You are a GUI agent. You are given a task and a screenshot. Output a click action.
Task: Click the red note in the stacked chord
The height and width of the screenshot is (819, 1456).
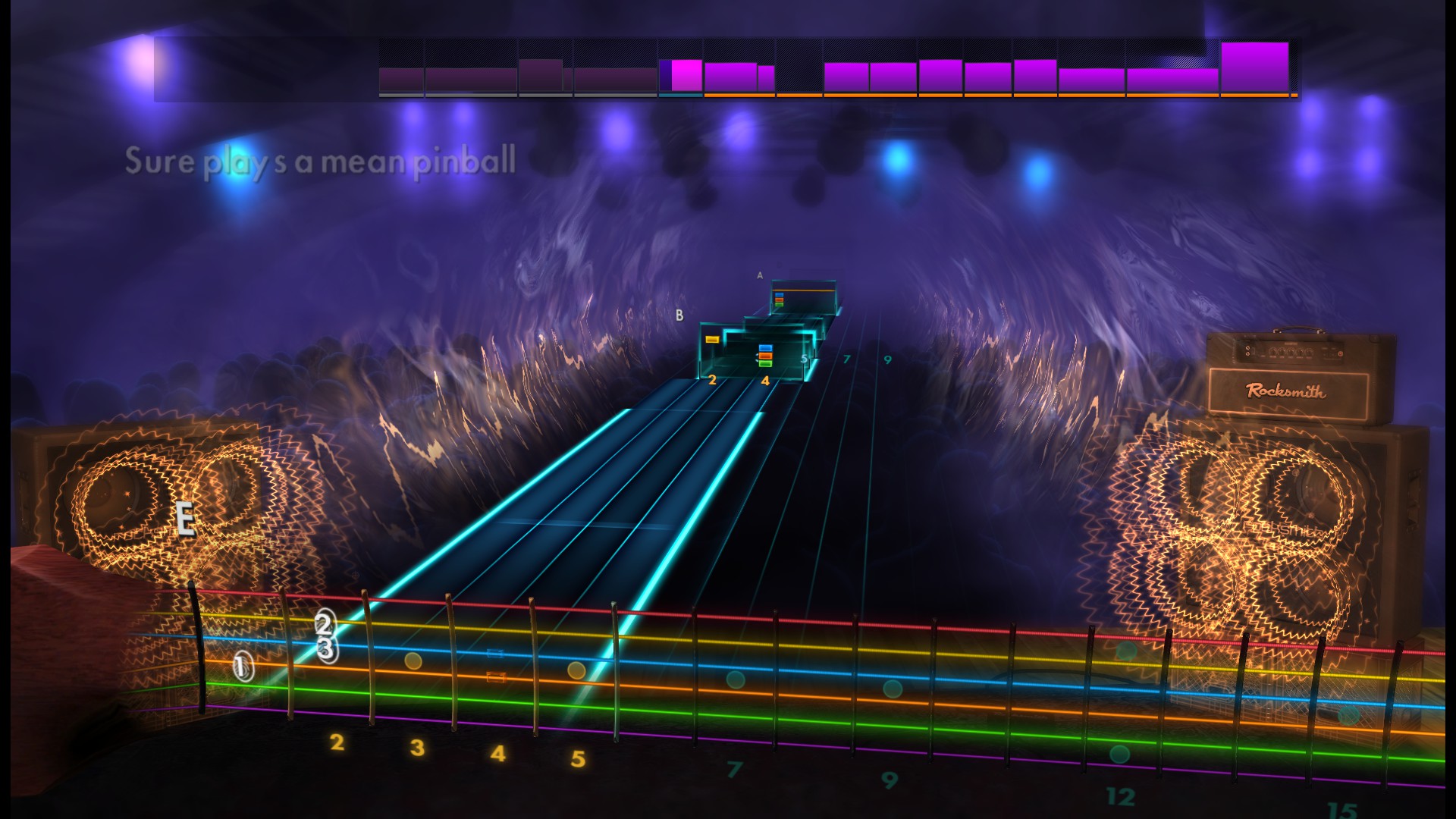[x=766, y=356]
